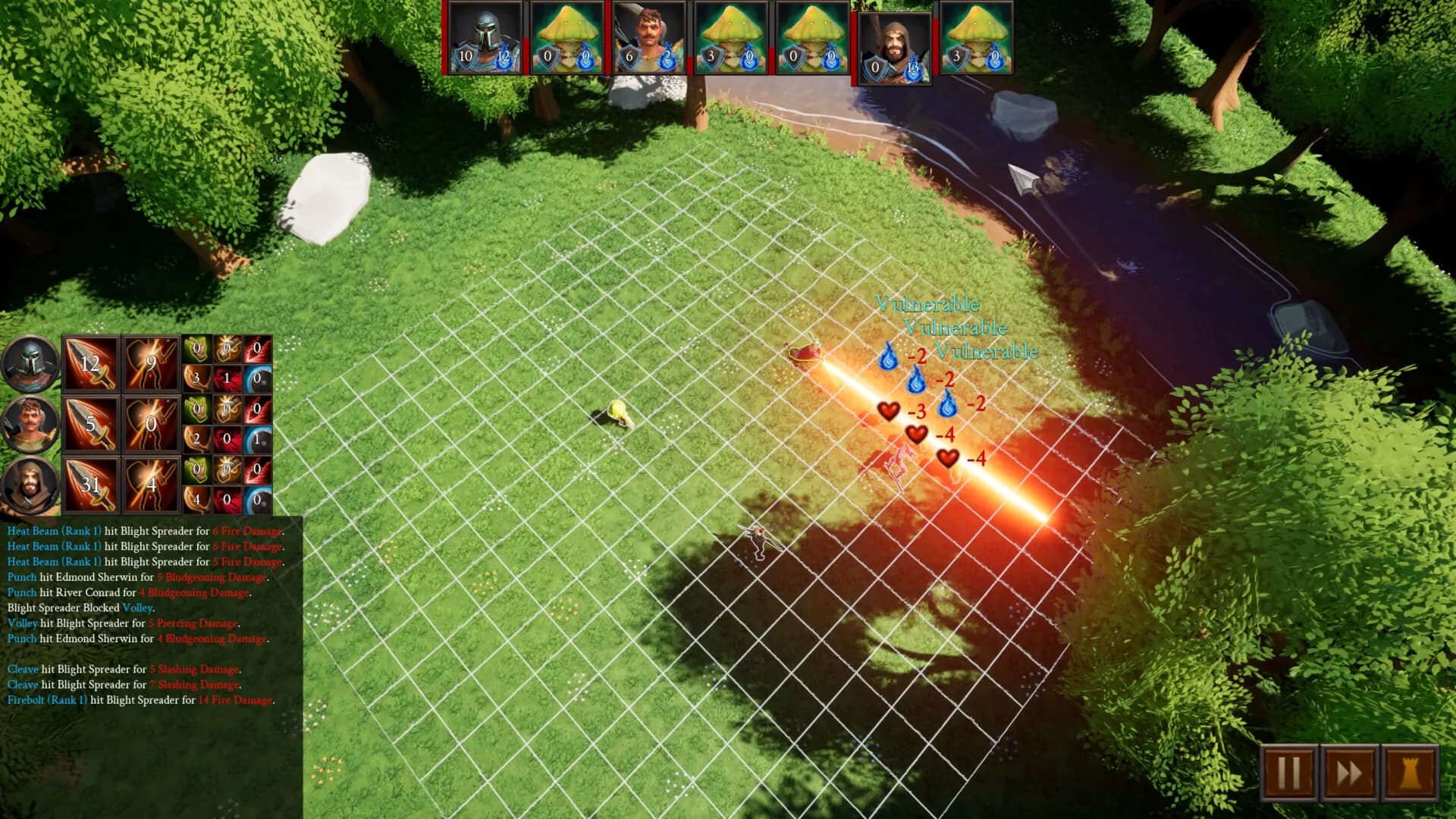Pause the battle with the pause button

(1289, 773)
